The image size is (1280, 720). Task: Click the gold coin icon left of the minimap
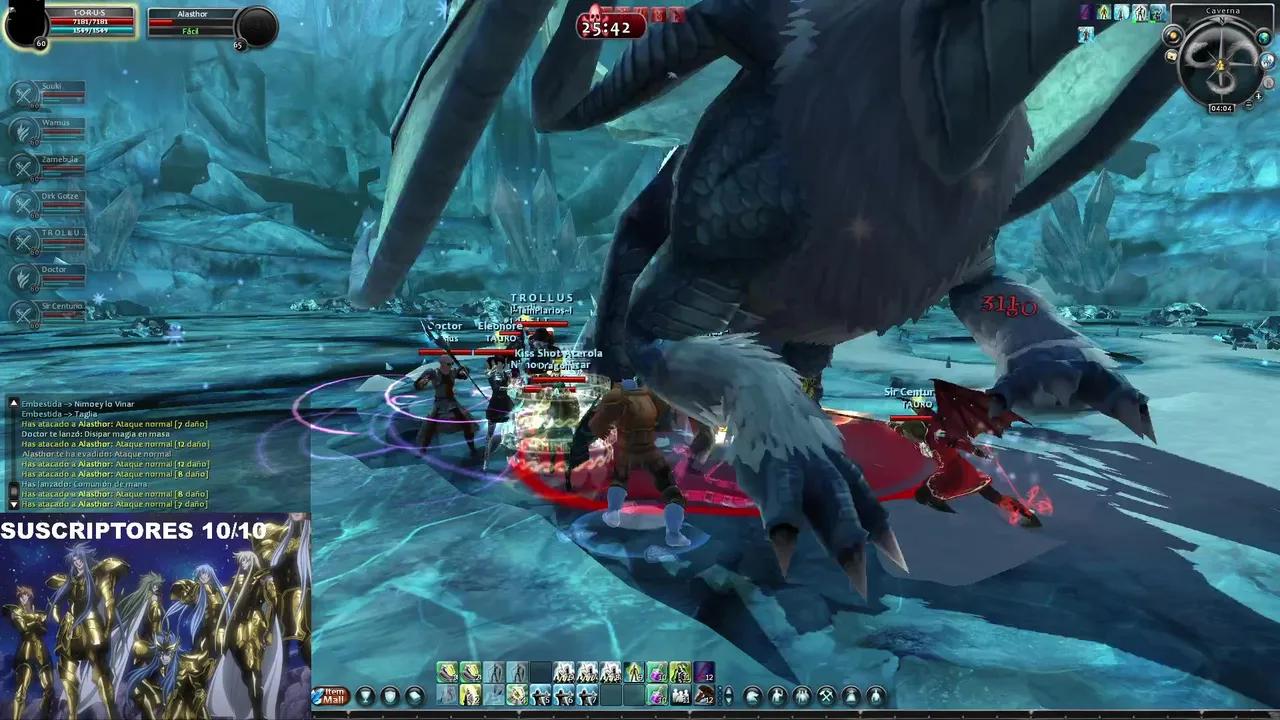[x=1172, y=36]
